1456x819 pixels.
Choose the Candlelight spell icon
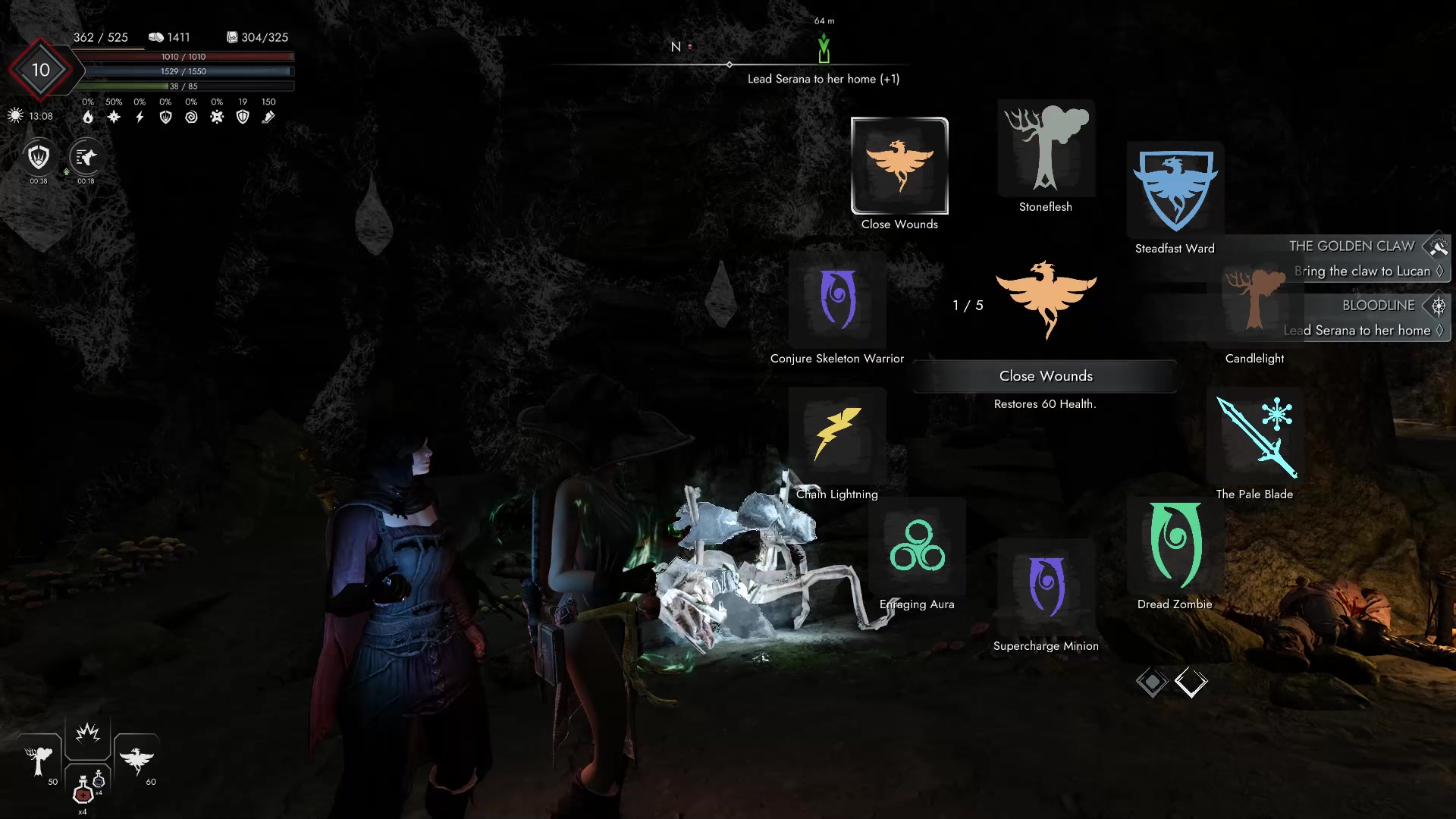[1255, 300]
